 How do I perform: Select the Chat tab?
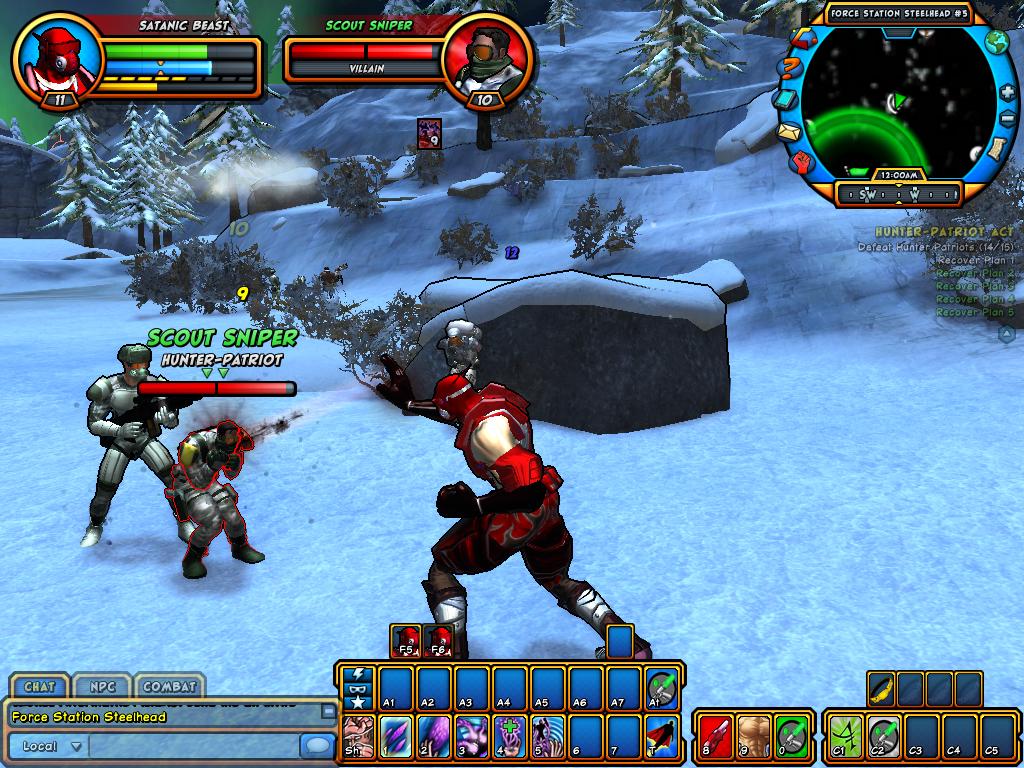[x=39, y=687]
